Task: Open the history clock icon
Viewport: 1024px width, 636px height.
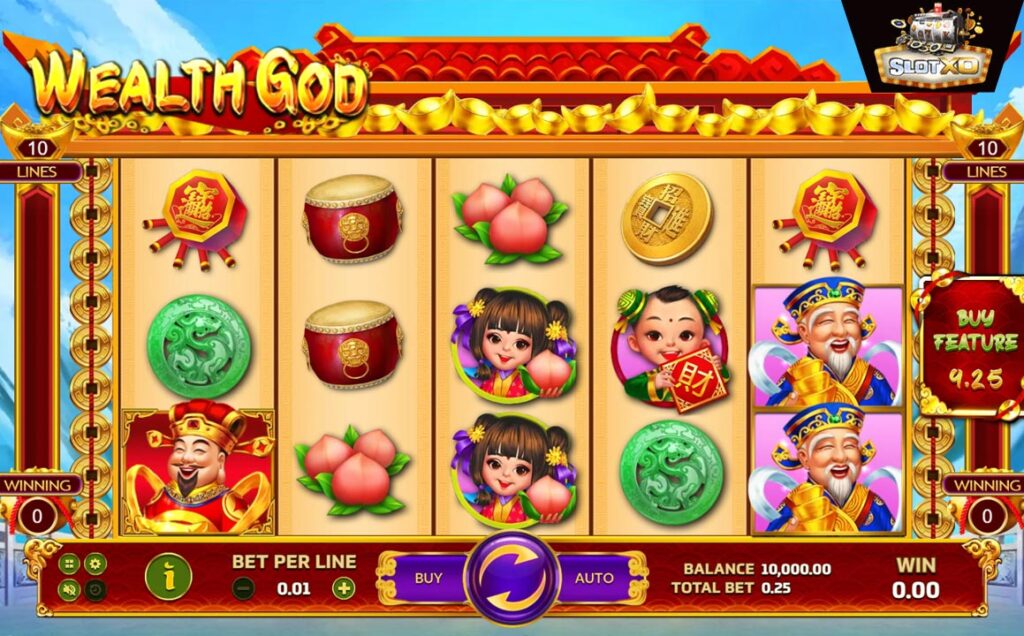Action: (95, 590)
